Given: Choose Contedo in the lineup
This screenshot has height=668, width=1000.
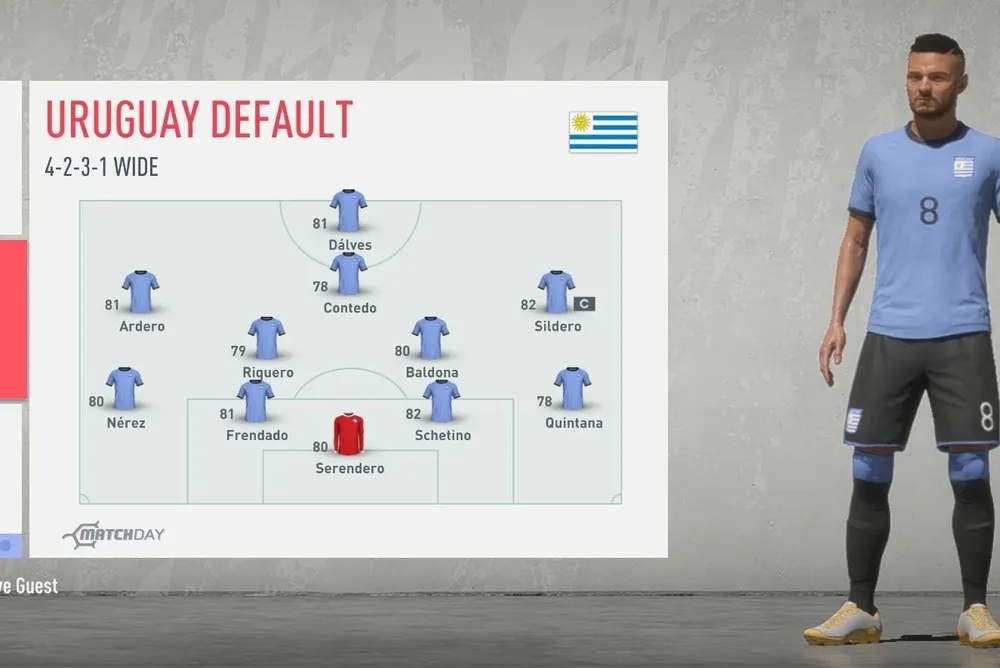Looking at the screenshot, I should point(348,274).
